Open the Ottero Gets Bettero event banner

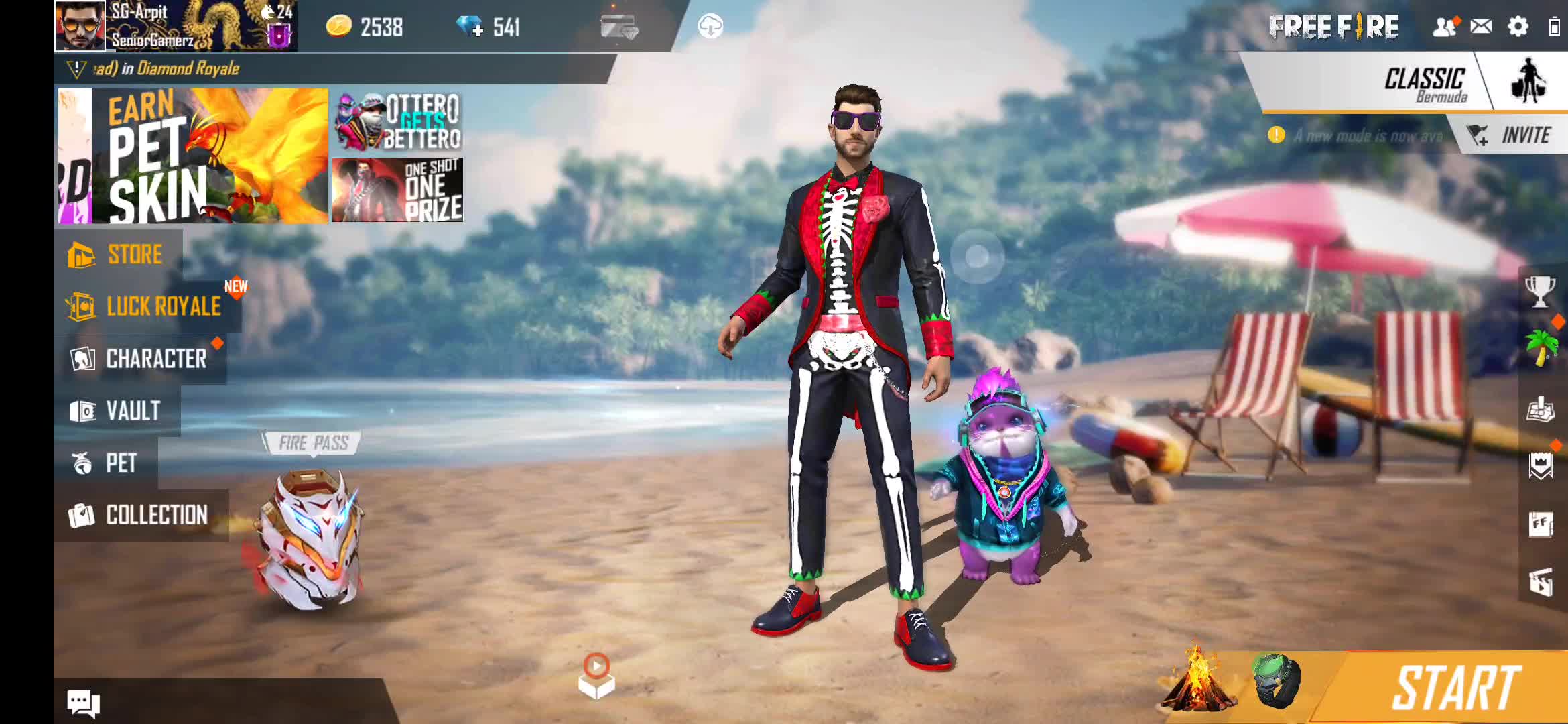click(x=398, y=122)
